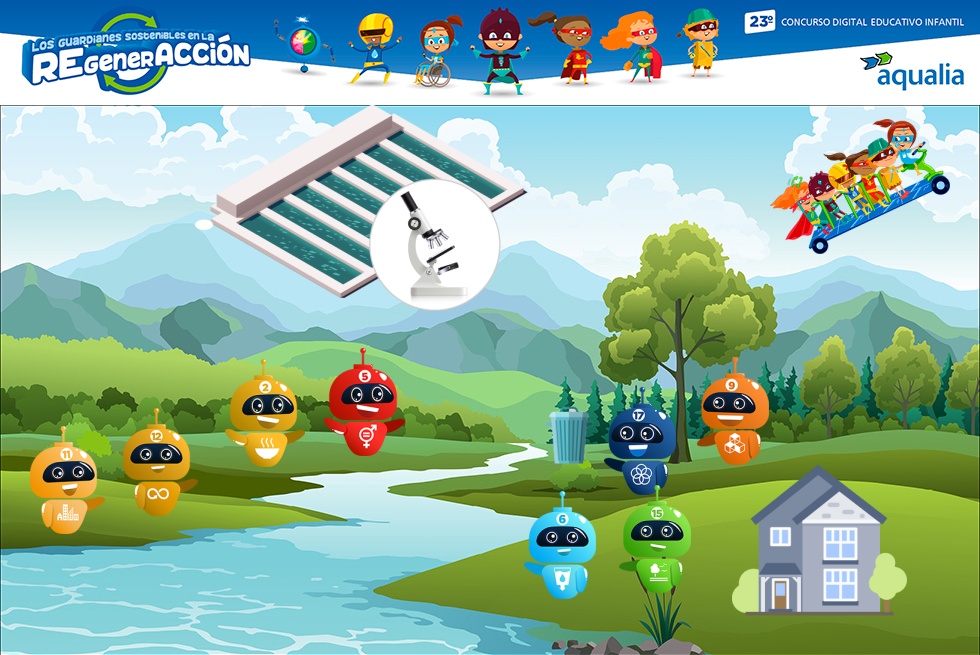980x655 pixels.
Task: Open the microscope circle icon
Action: pos(434,245)
